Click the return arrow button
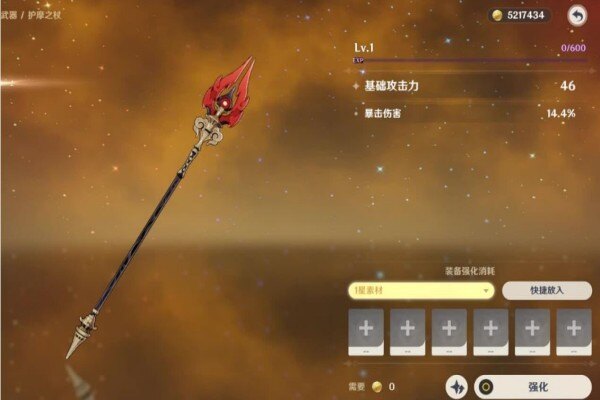 pos(577,15)
